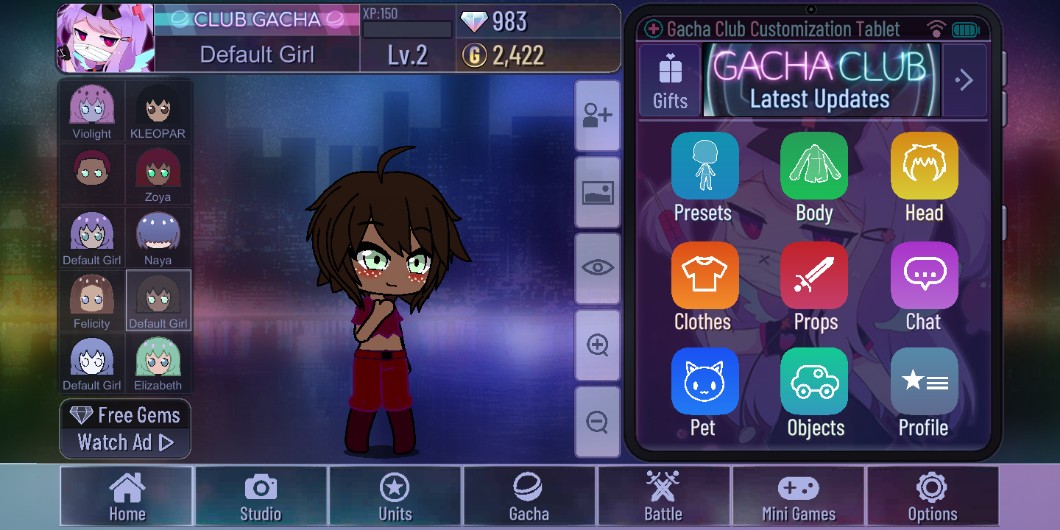Open the Gifts box
Viewport: 1060px width, 530px height.
tap(670, 80)
